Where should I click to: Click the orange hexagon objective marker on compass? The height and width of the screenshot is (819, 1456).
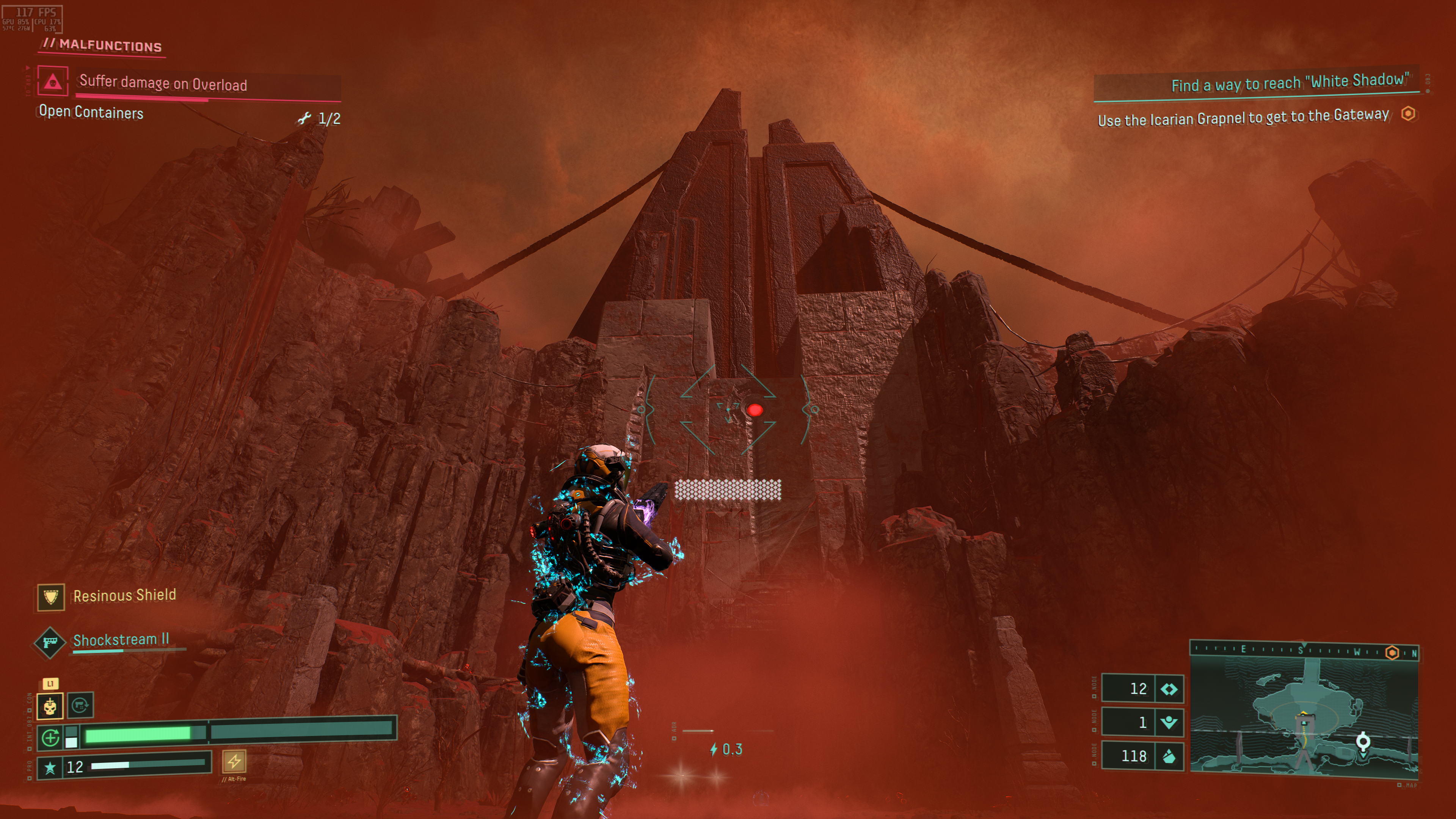pyautogui.click(x=1392, y=653)
